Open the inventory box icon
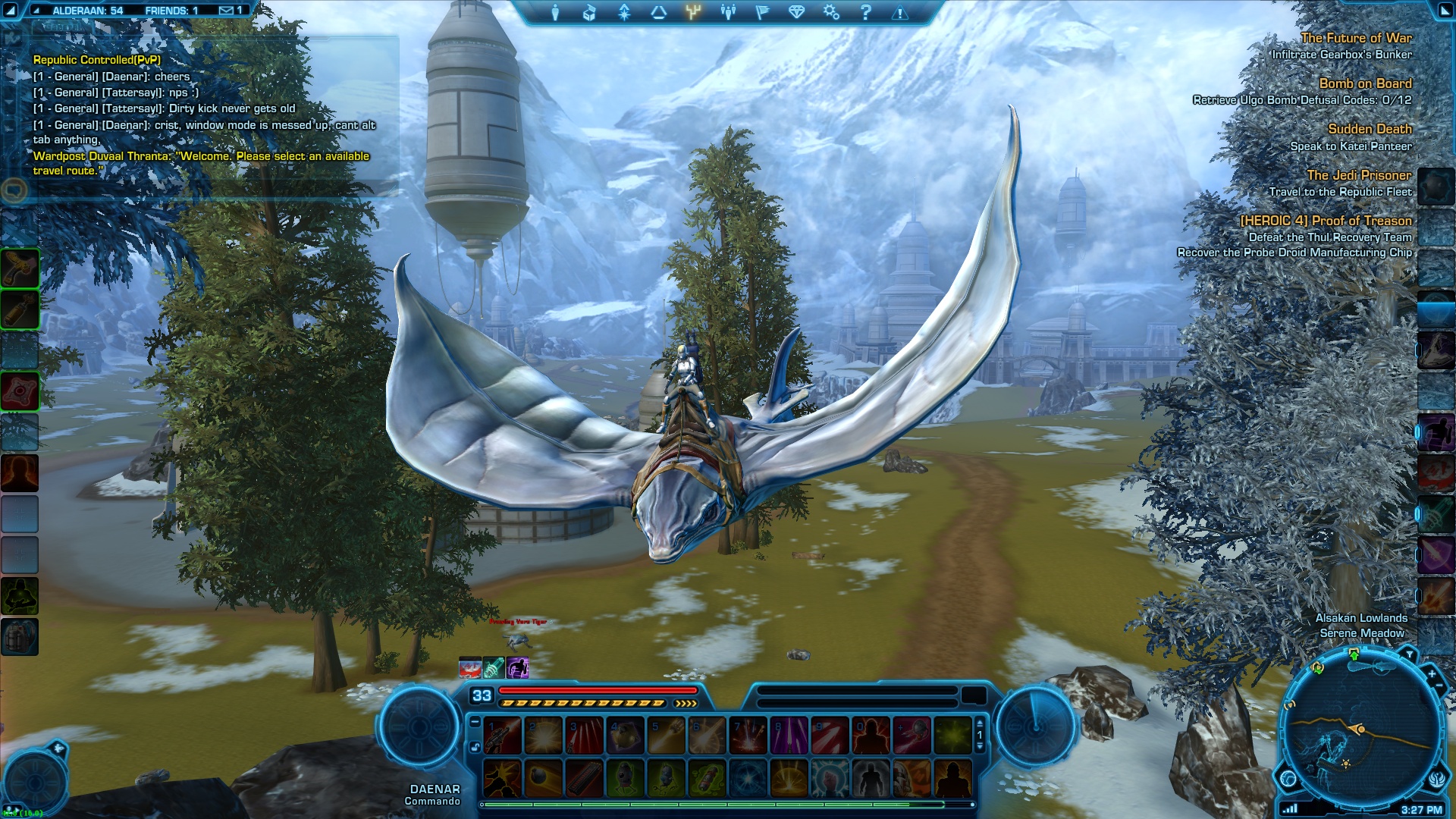This screenshot has height=819, width=1456. [x=589, y=12]
